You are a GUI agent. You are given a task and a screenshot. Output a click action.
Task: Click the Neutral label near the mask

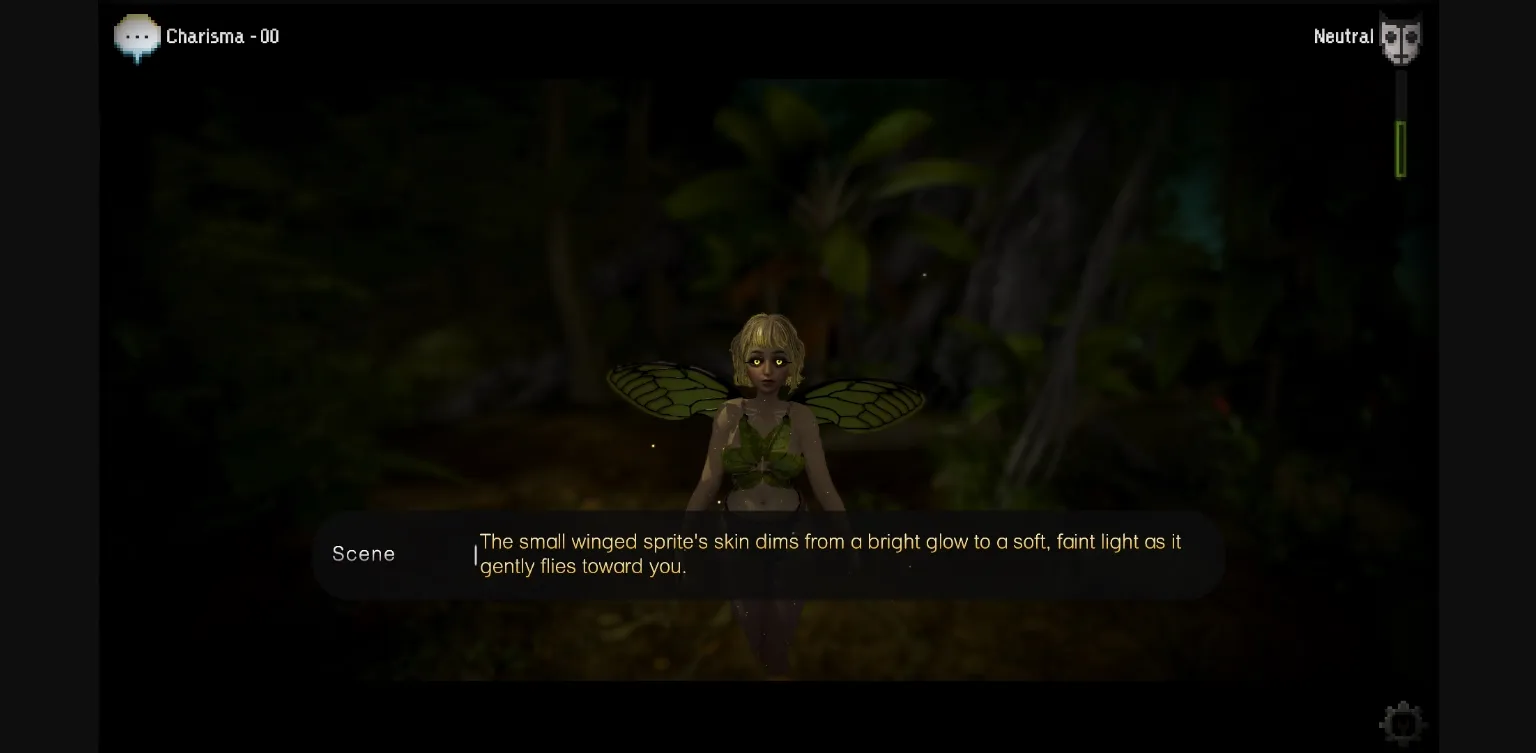(x=1343, y=37)
